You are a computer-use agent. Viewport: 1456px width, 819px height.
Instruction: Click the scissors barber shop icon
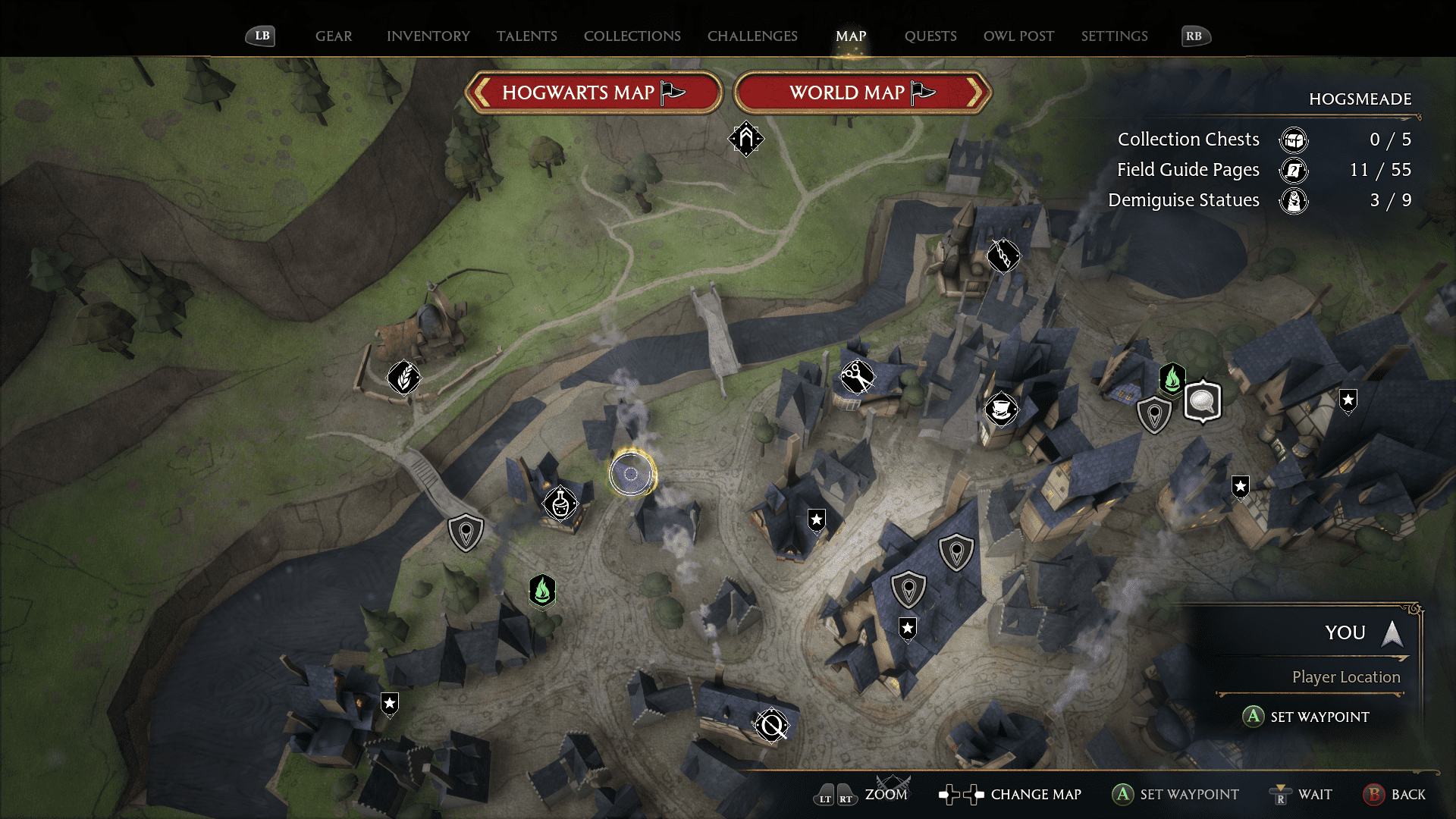pyautogui.click(x=858, y=377)
